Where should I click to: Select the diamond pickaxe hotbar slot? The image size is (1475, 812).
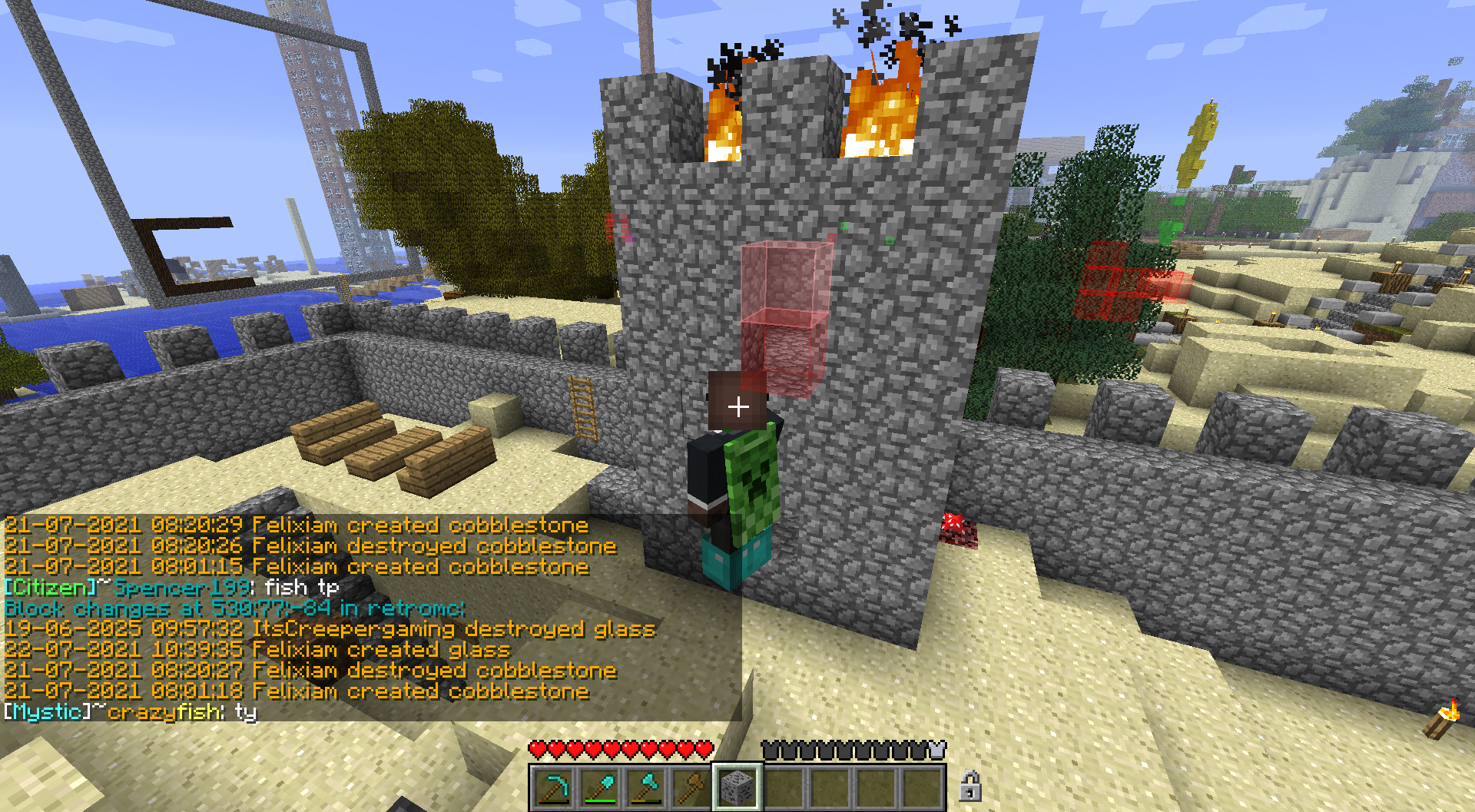pyautogui.click(x=554, y=787)
